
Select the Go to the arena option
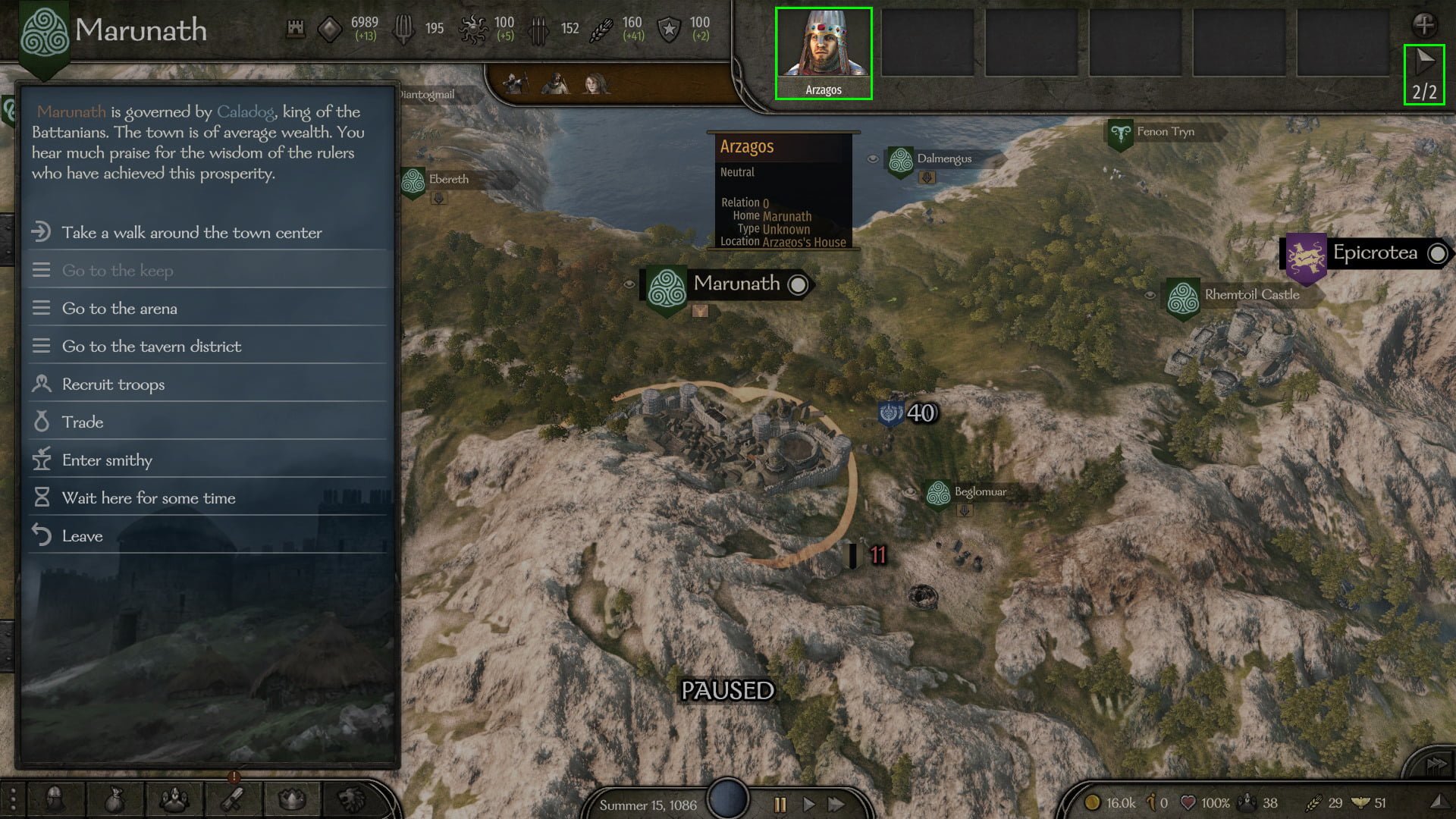pos(120,309)
